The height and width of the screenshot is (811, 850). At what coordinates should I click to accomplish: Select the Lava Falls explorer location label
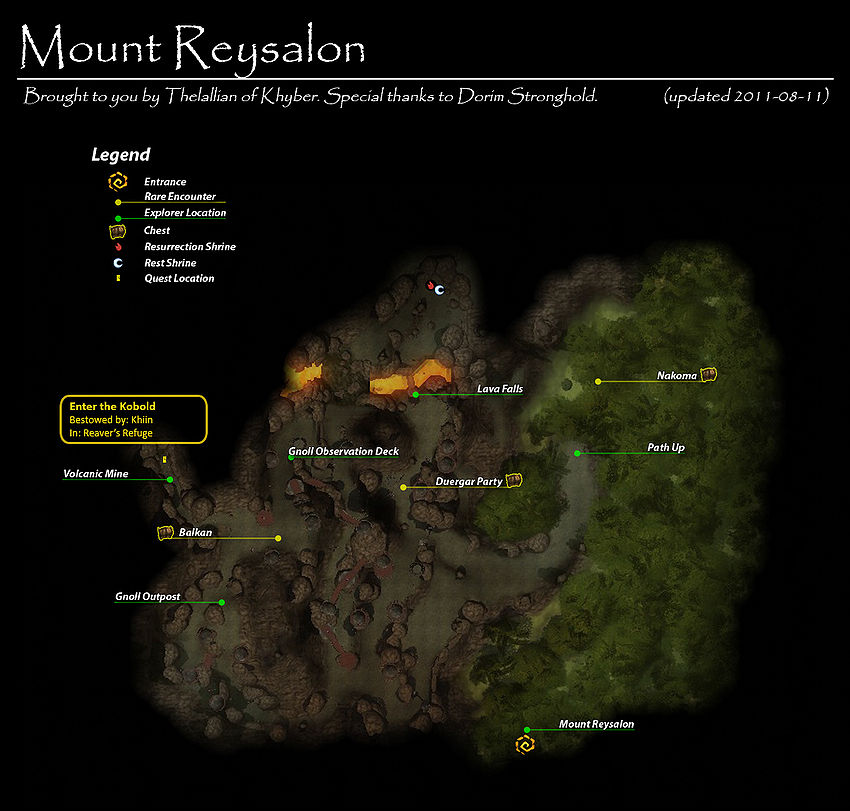(x=499, y=389)
